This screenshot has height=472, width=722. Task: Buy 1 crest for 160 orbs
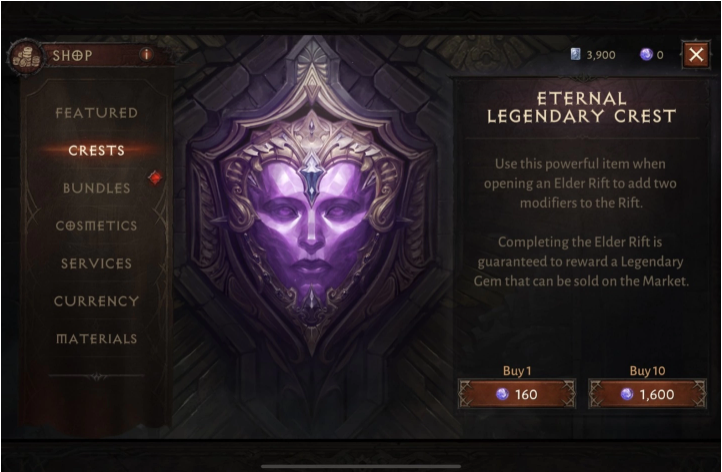pos(516,394)
